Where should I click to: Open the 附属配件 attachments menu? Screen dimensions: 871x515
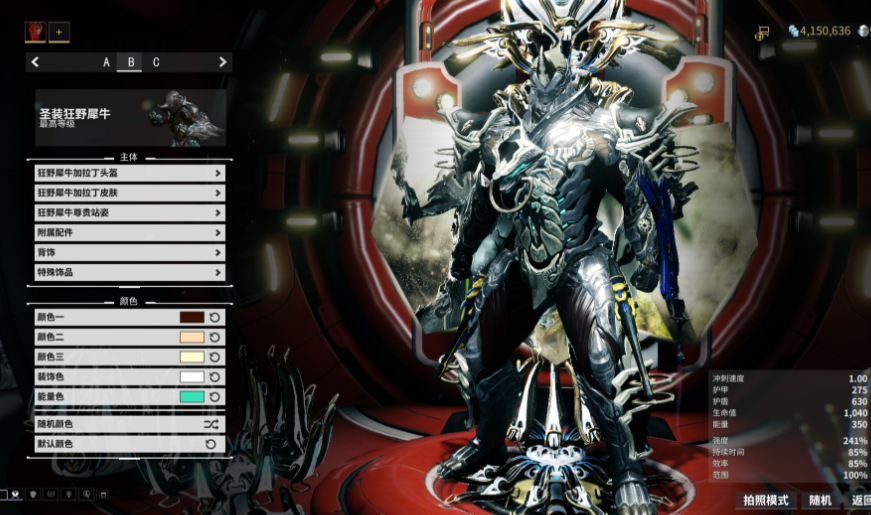(x=129, y=232)
